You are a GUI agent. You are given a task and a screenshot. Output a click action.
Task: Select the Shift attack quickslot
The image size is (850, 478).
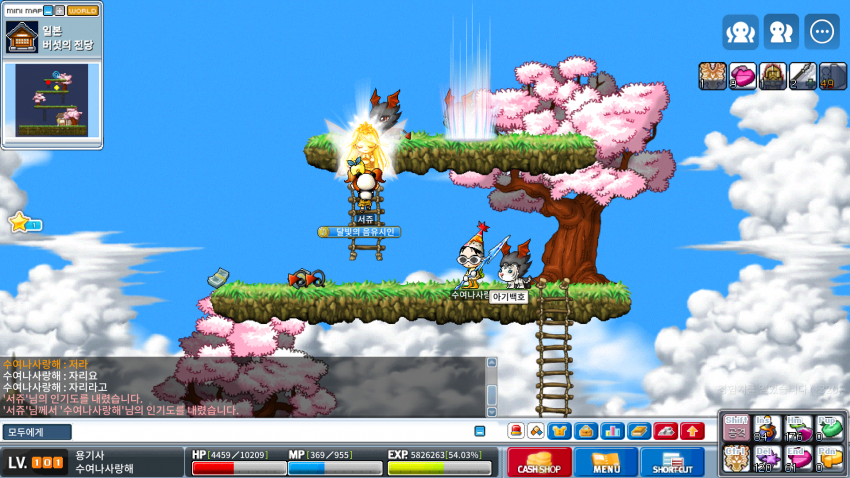point(736,428)
